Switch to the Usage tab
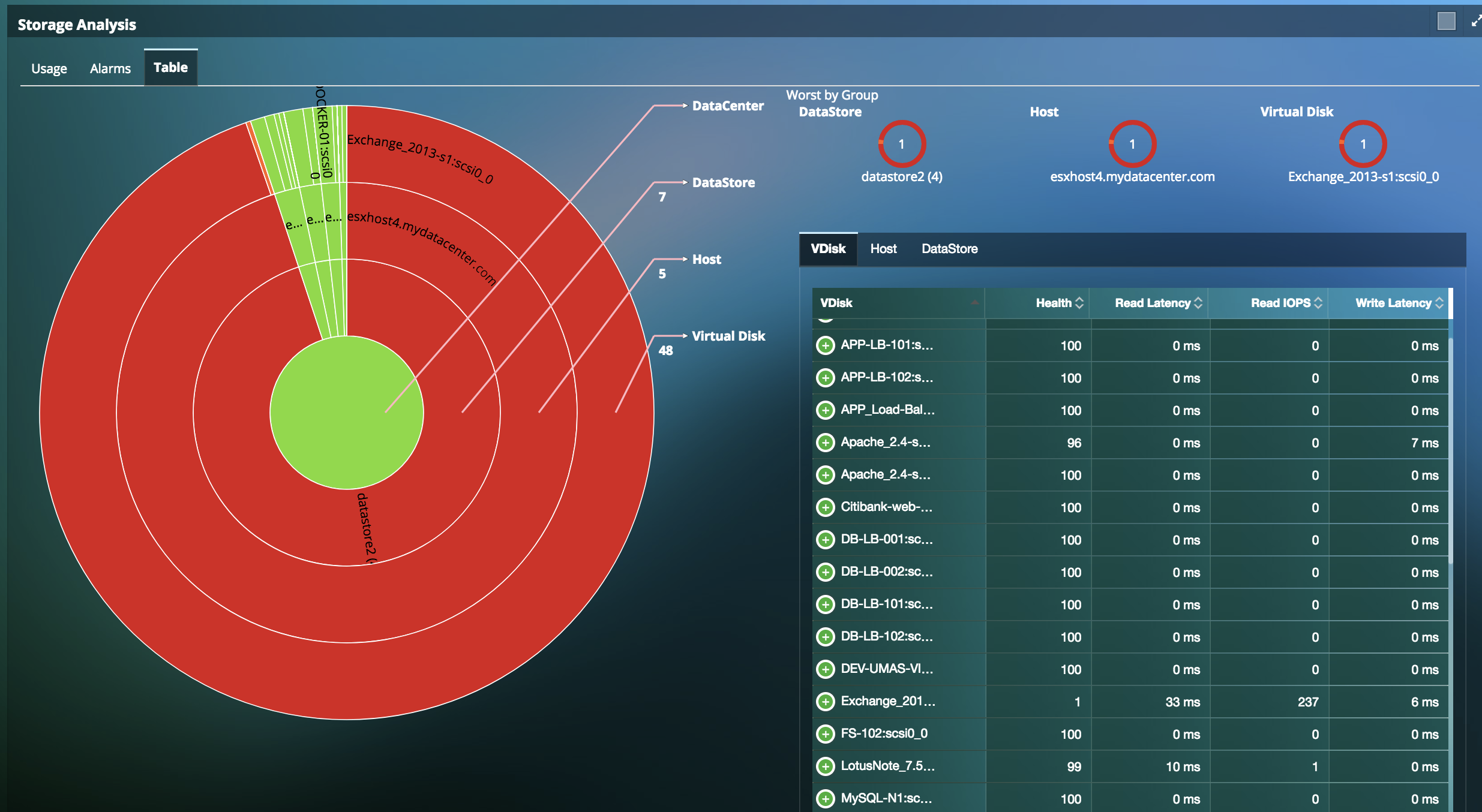This screenshot has width=1482, height=812. [x=49, y=68]
